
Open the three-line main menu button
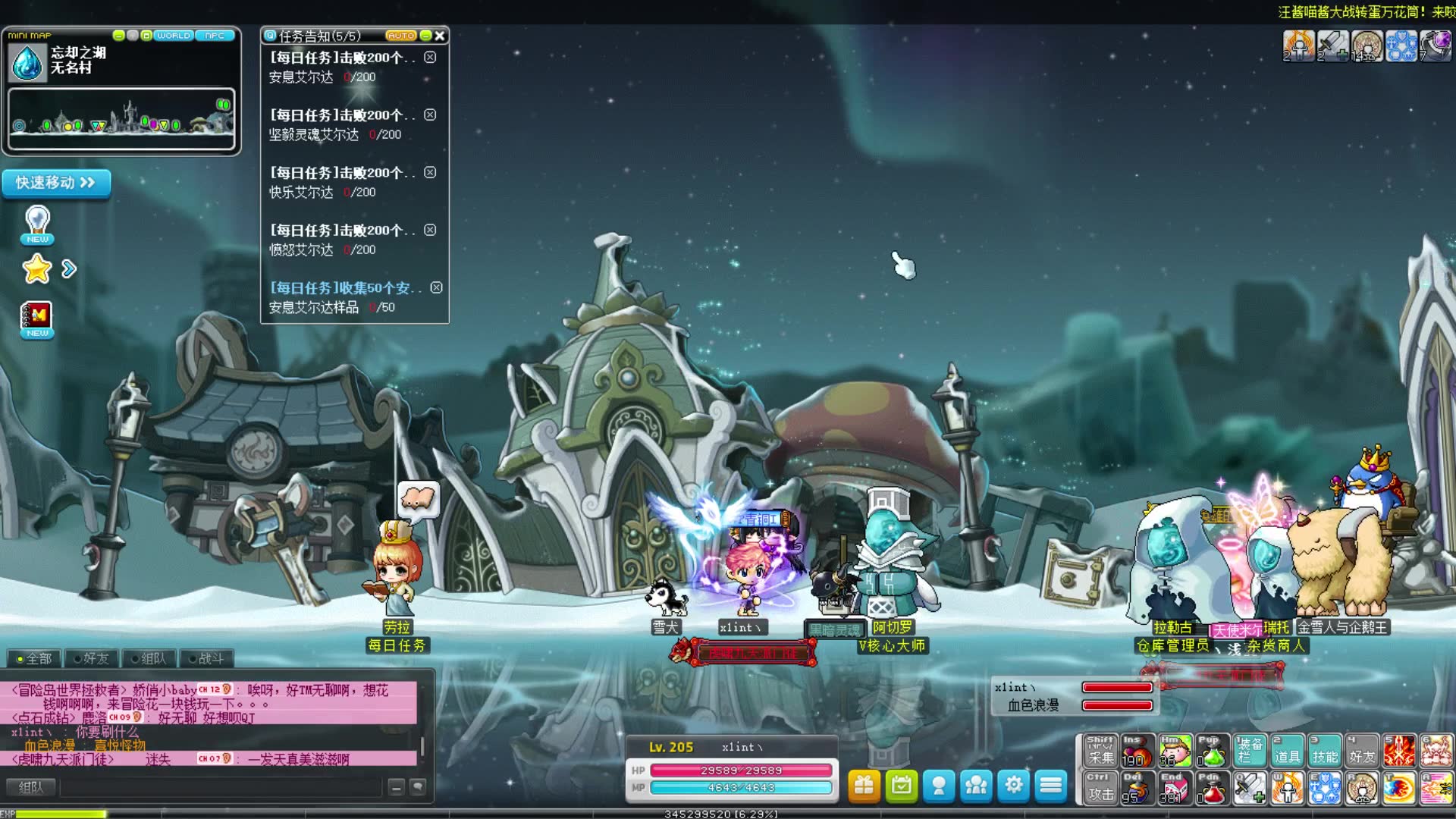(1050, 786)
